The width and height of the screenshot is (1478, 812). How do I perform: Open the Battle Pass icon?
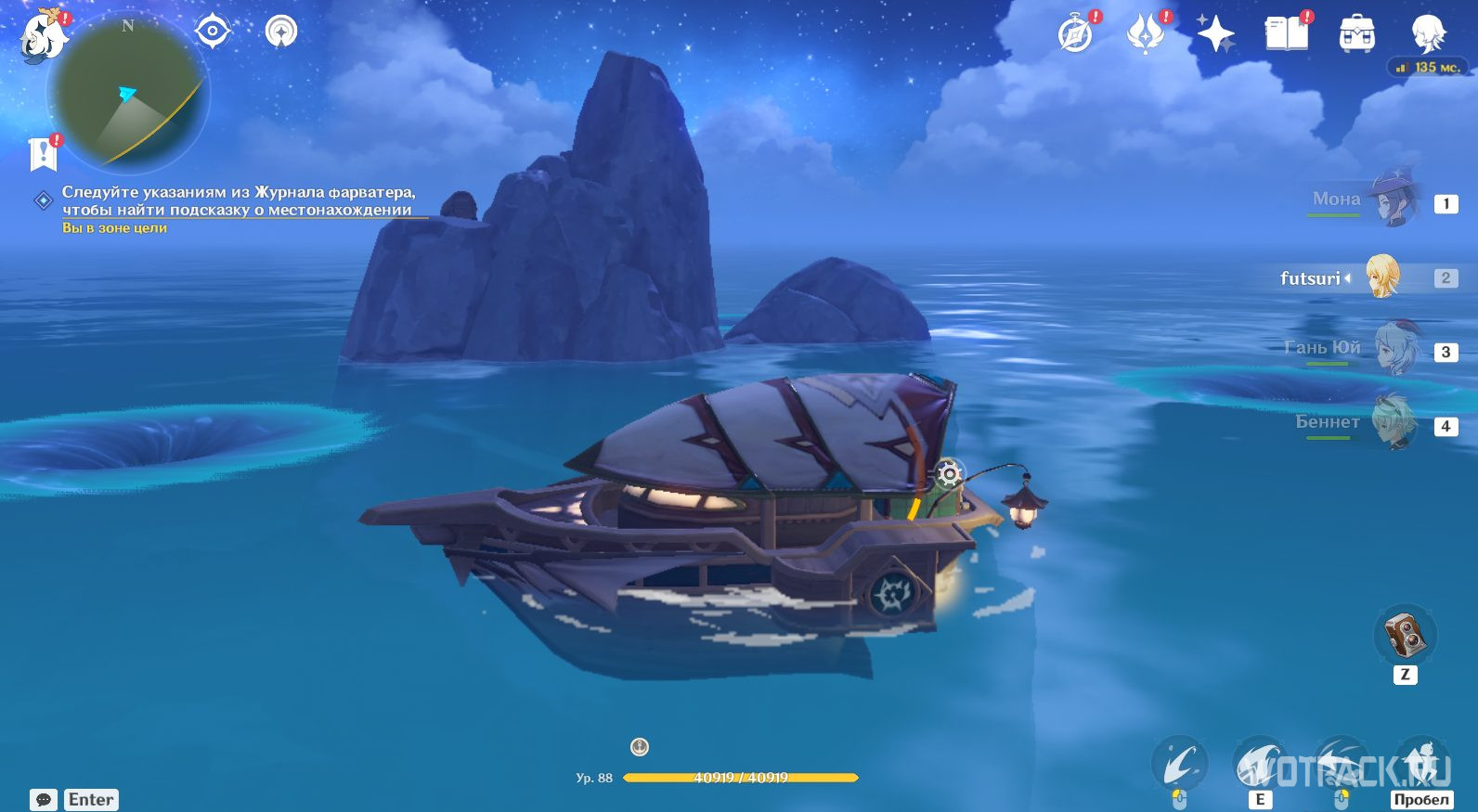pos(1146,35)
